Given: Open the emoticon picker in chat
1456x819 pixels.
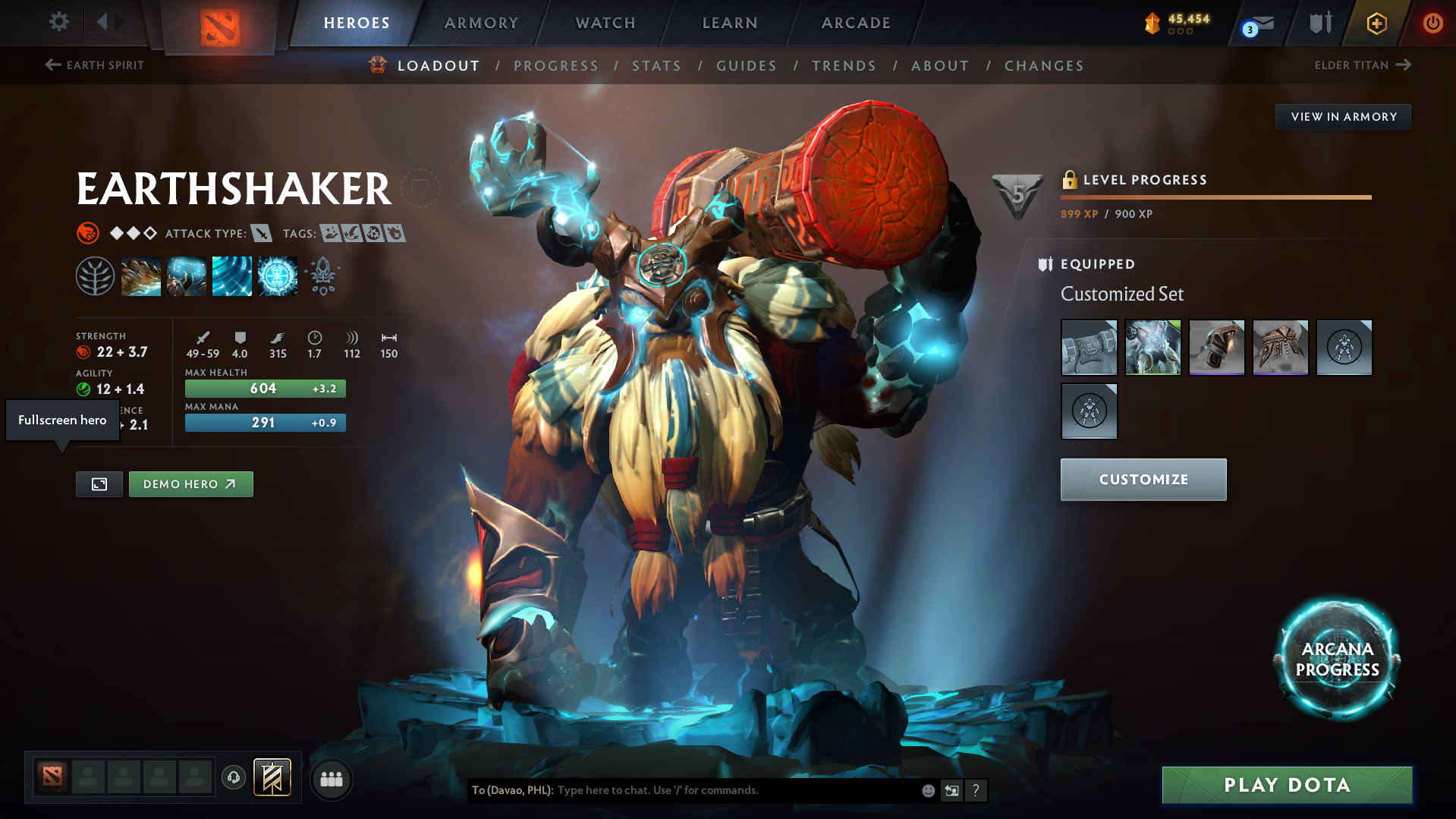Looking at the screenshot, I should click(927, 790).
